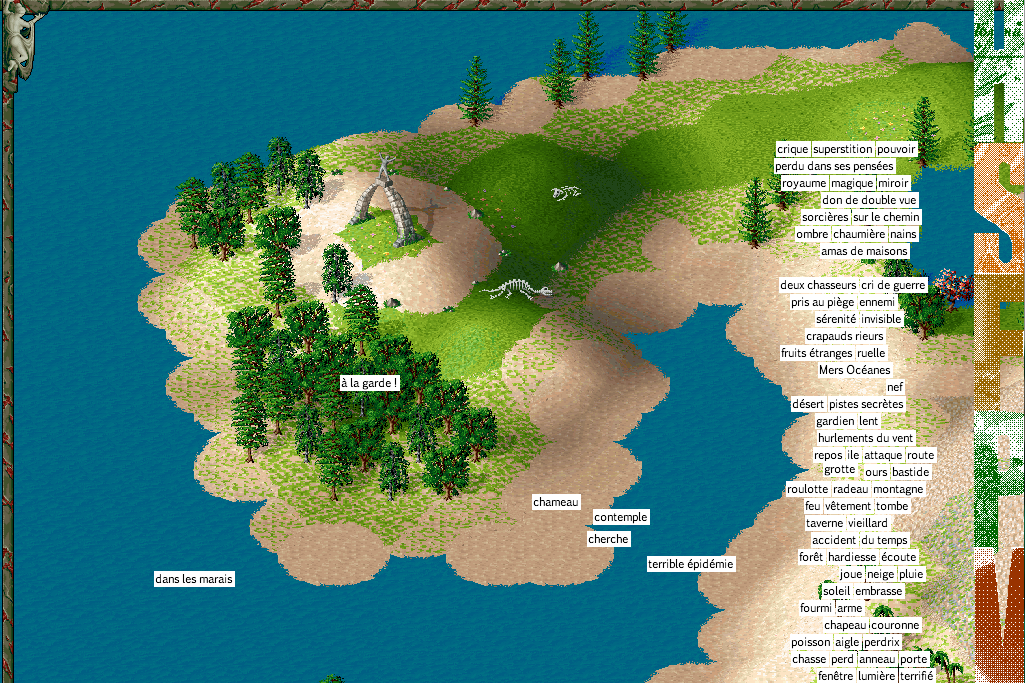This screenshot has width=1025, height=683.
Task: Click the 'perdrix' word tag
Action: [882, 642]
